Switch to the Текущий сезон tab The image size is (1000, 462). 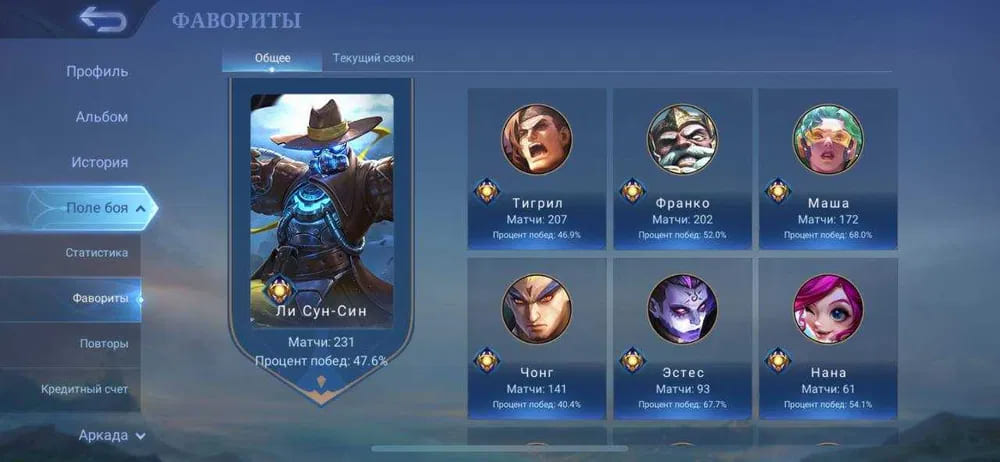373,58
